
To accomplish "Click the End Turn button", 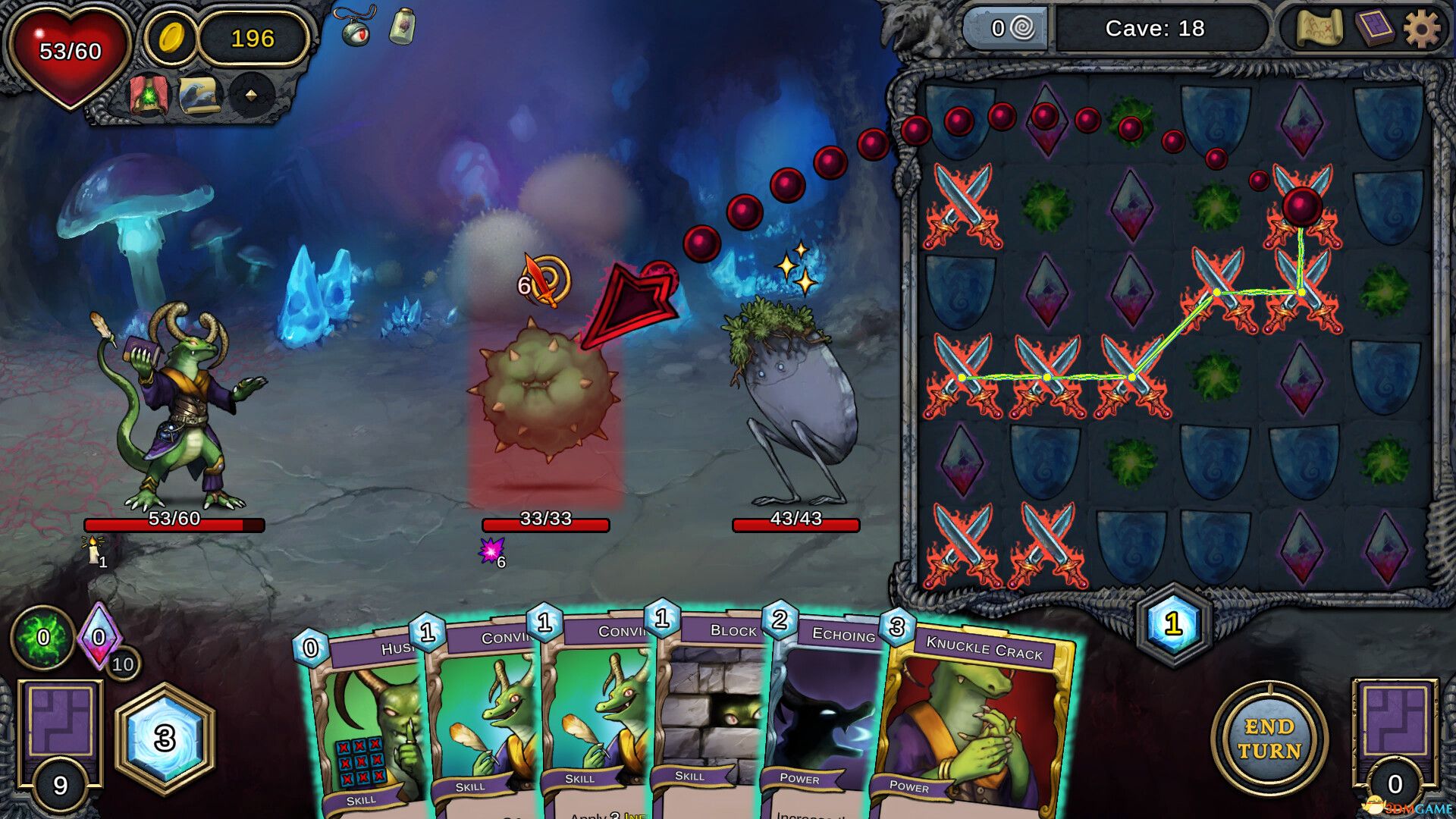I will tap(1269, 739).
